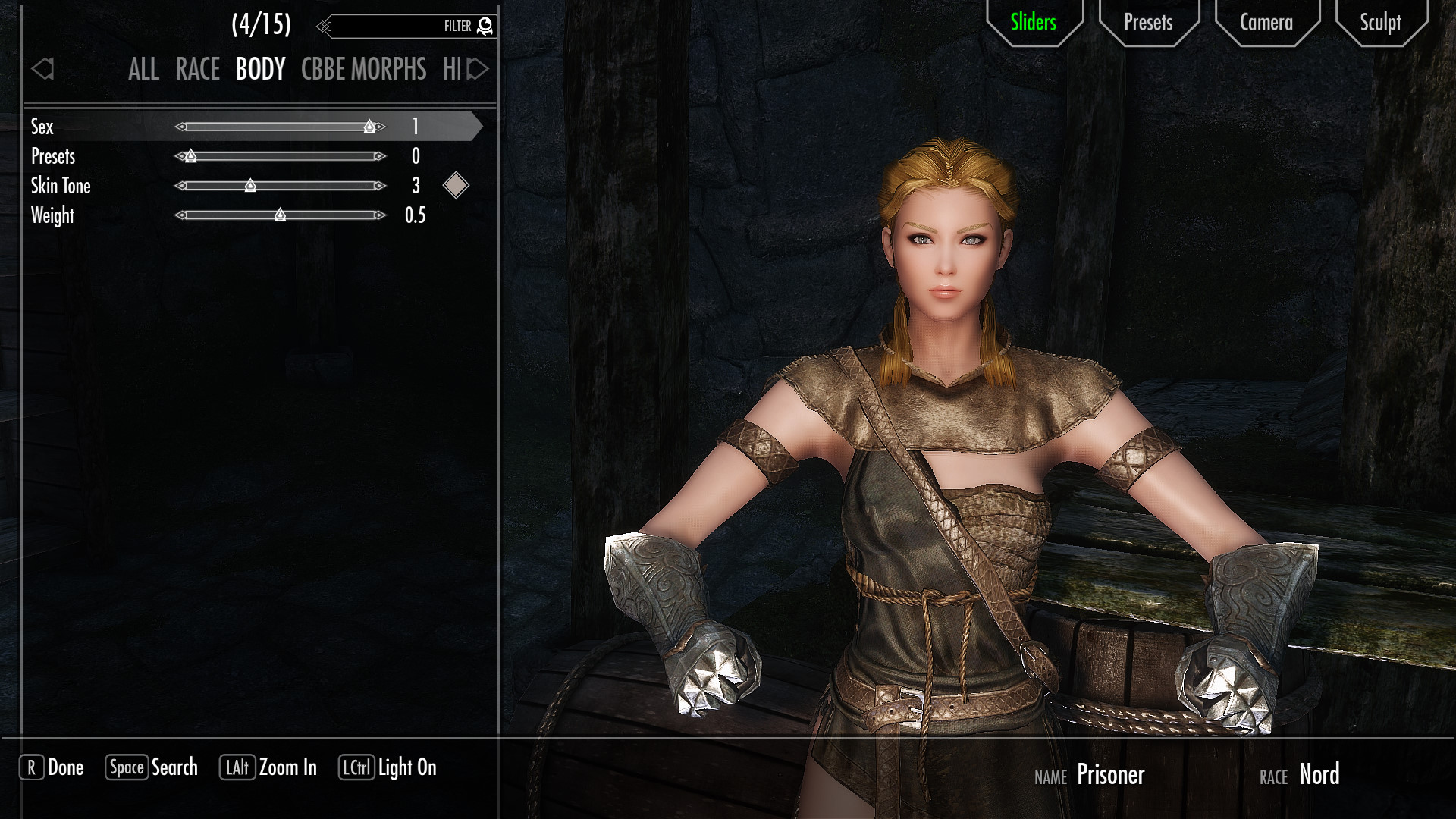
Task: Increase Weight with the right arrow
Action: coord(380,215)
